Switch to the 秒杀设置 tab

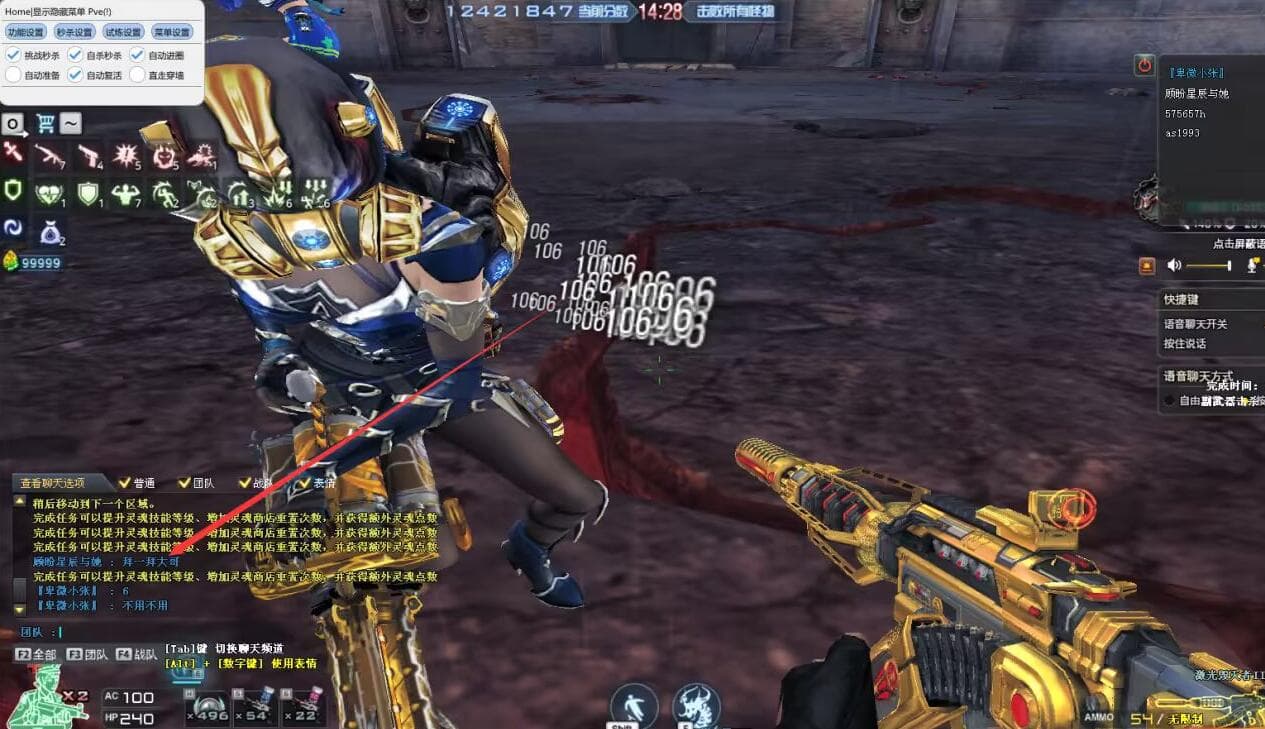pyautogui.click(x=74, y=32)
